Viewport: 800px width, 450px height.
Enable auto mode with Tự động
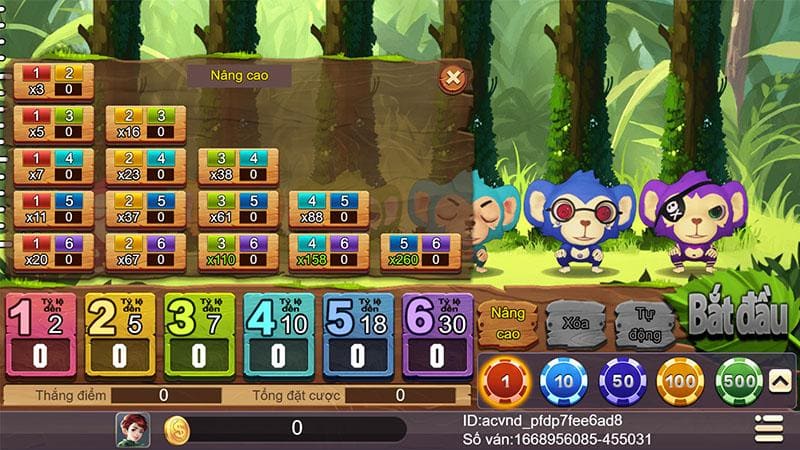(x=642, y=325)
